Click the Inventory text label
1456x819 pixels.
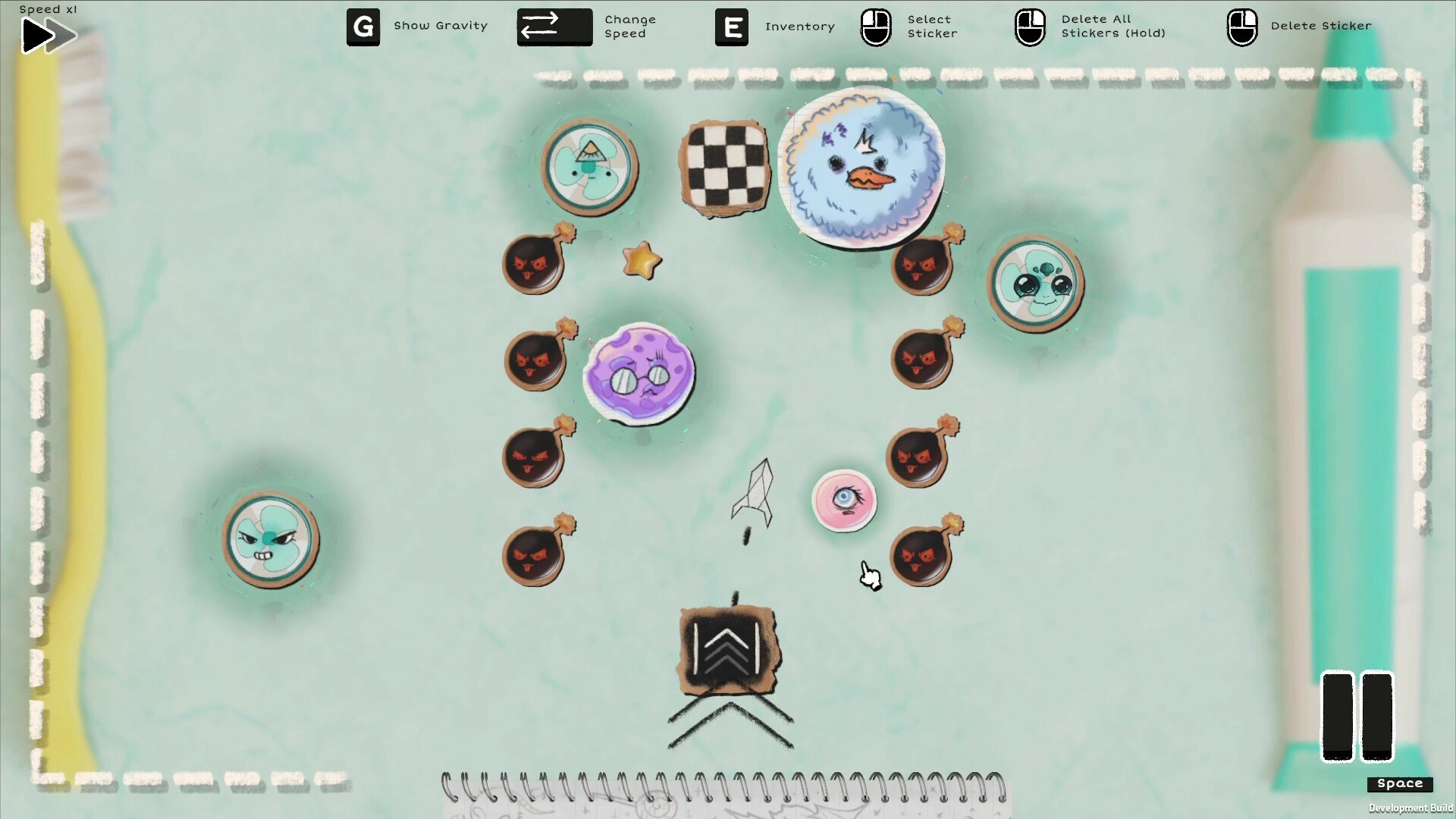799,26
